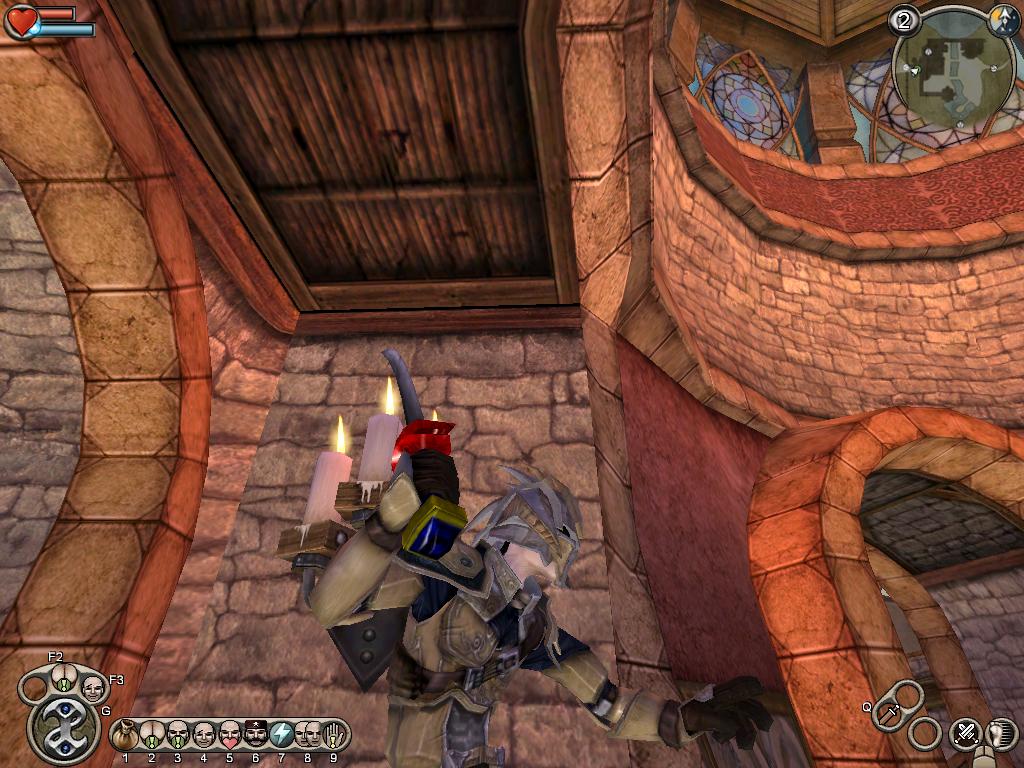Trigger the F3 face expression shortcut
The height and width of the screenshot is (768, 1024).
pos(93,688)
